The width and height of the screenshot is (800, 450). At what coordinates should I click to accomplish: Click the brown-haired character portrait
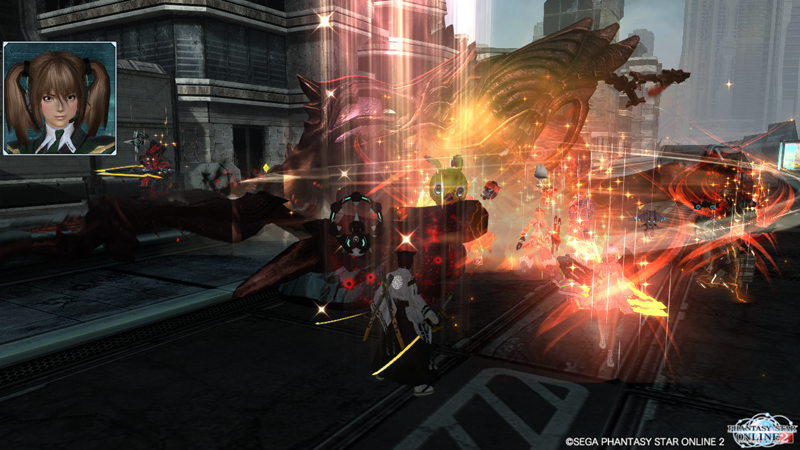click(60, 98)
